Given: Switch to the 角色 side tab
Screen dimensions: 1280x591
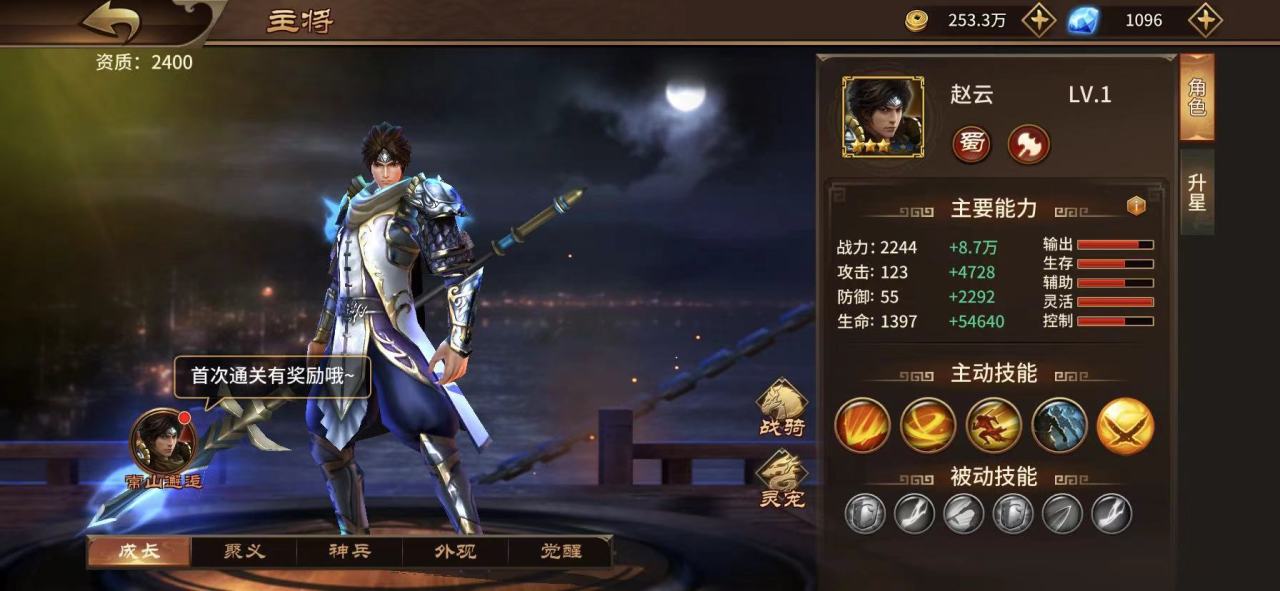Looking at the screenshot, I should tap(1197, 98).
